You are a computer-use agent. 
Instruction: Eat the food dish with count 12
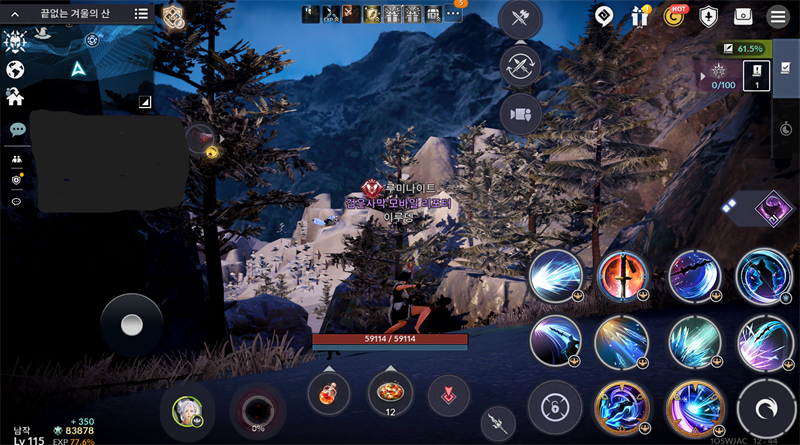pos(390,391)
